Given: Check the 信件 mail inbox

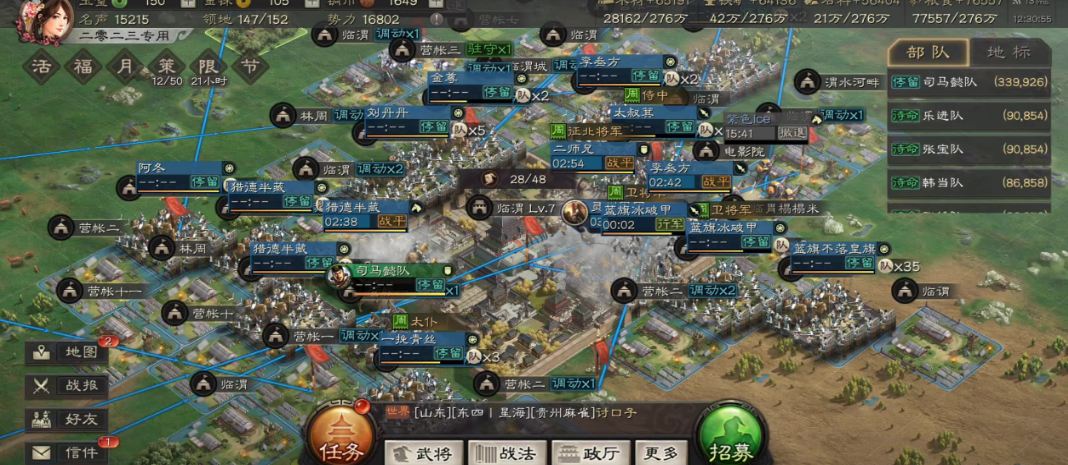Looking at the screenshot, I should click(67, 452).
